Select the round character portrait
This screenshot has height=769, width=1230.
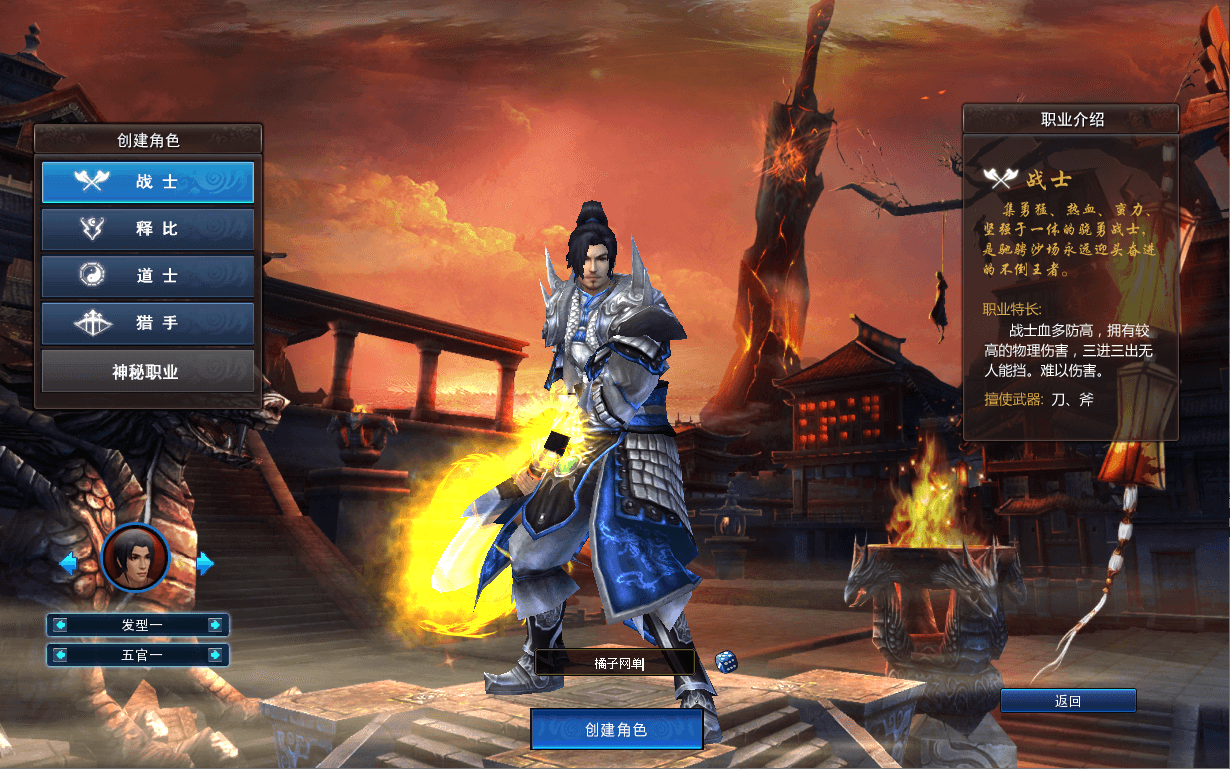[x=135, y=558]
